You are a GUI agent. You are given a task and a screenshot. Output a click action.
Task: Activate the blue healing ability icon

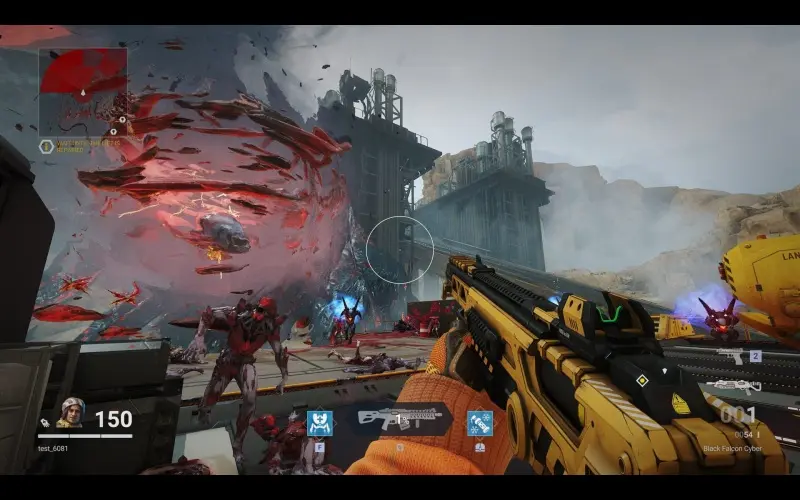320,423
